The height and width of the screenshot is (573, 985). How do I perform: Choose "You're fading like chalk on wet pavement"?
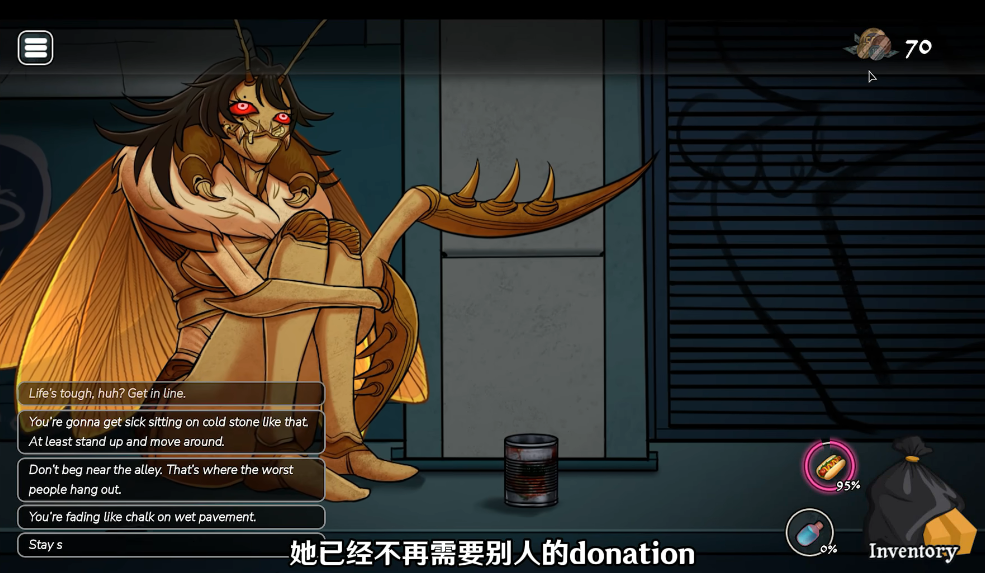coord(171,517)
